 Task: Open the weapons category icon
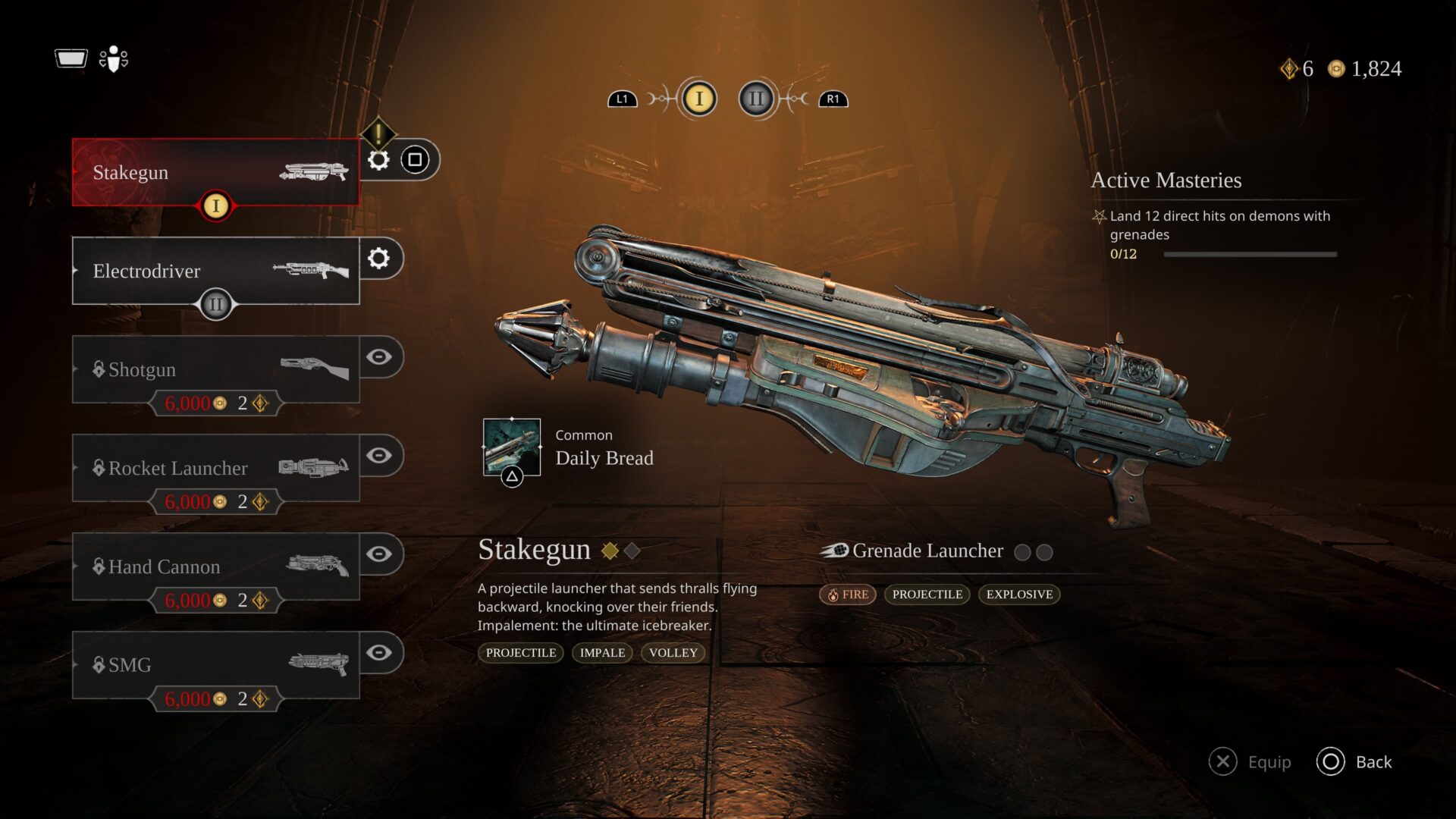coord(71,58)
